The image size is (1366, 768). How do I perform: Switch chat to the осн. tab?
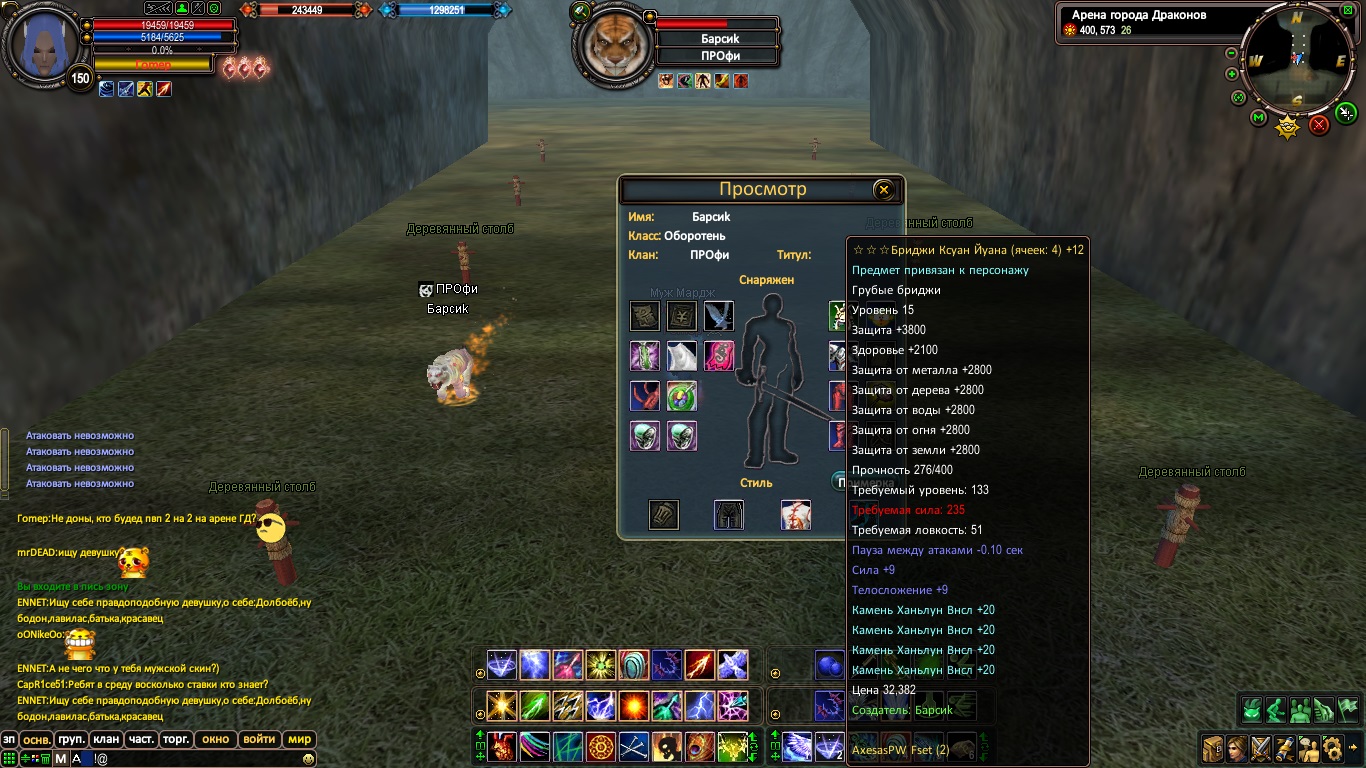point(37,740)
